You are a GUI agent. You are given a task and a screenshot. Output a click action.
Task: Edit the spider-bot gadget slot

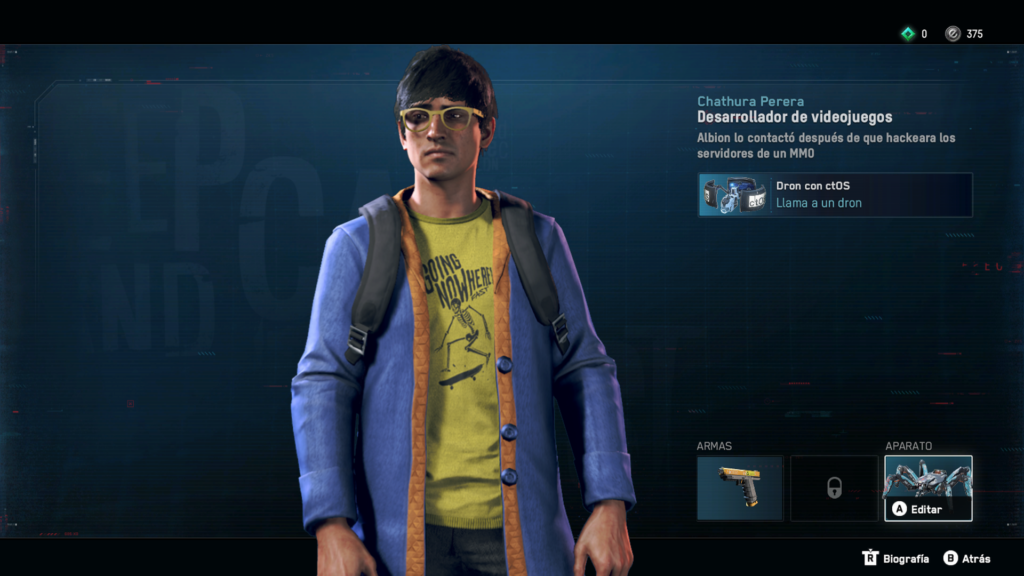928,488
